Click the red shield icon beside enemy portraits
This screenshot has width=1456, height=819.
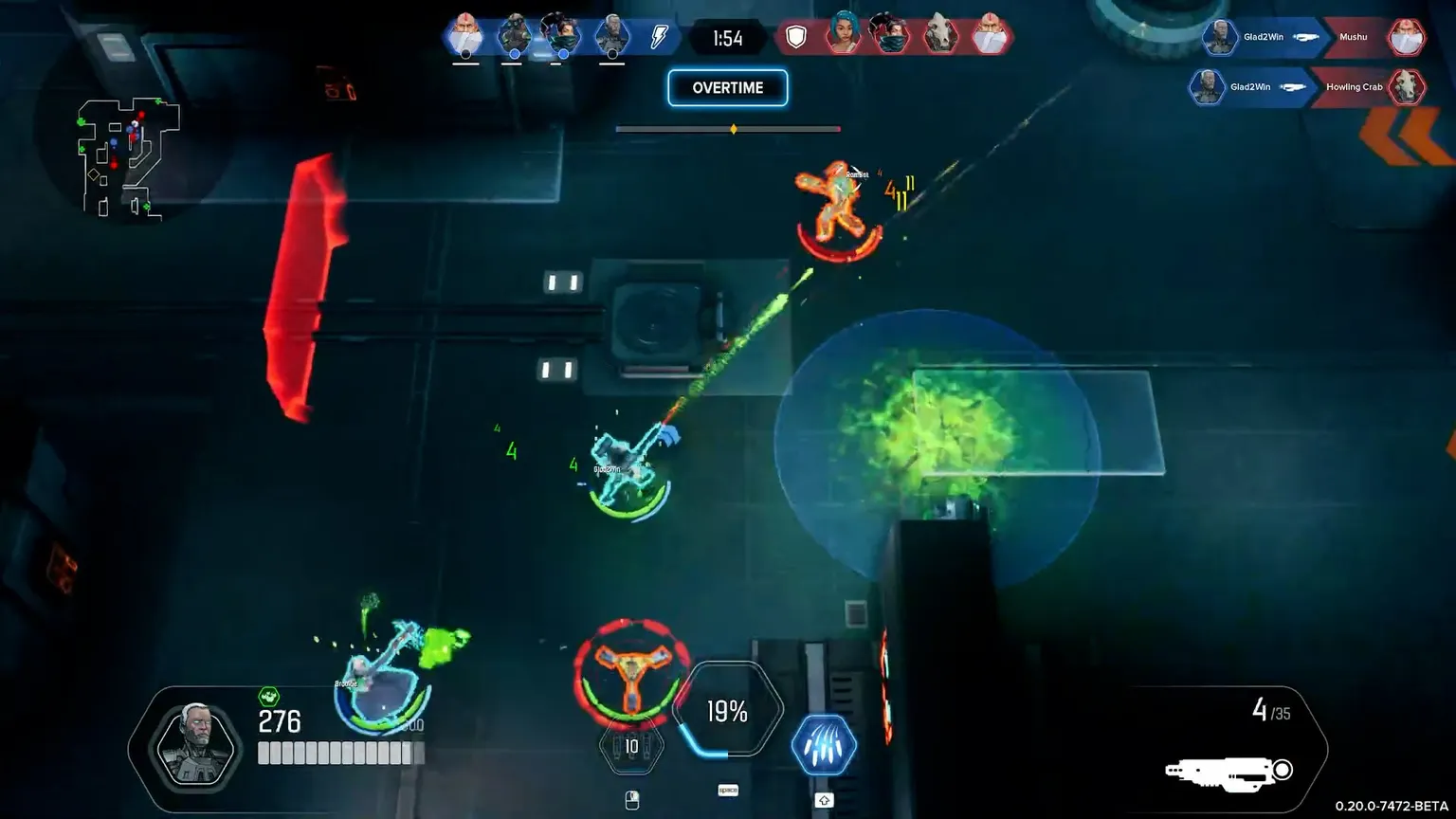(x=795, y=36)
